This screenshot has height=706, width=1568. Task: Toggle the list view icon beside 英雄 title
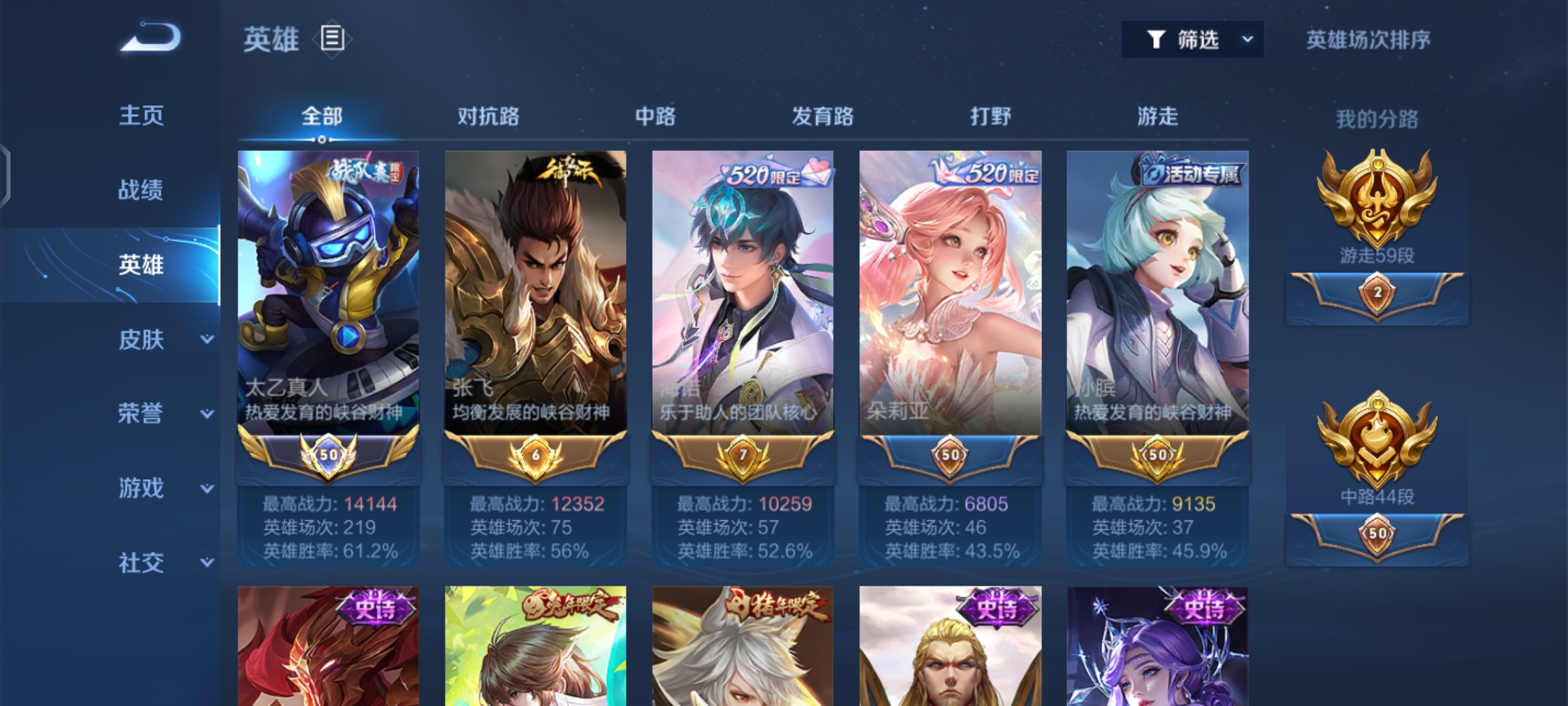click(x=332, y=39)
